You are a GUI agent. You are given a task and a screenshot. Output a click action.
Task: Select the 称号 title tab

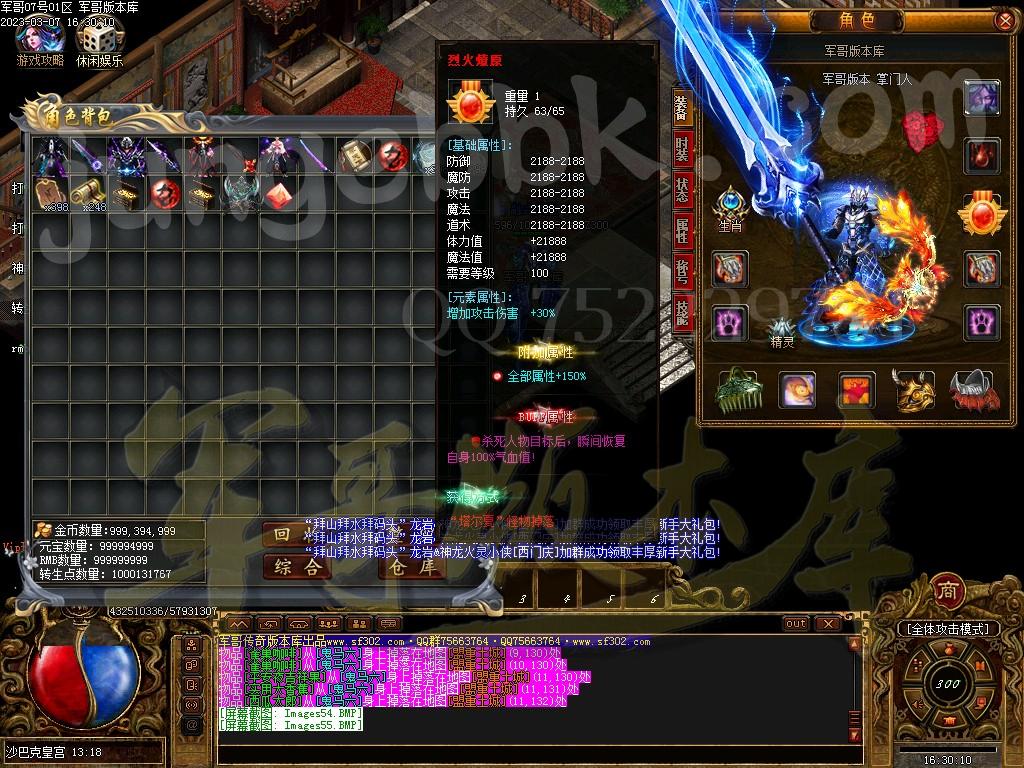tap(682, 270)
